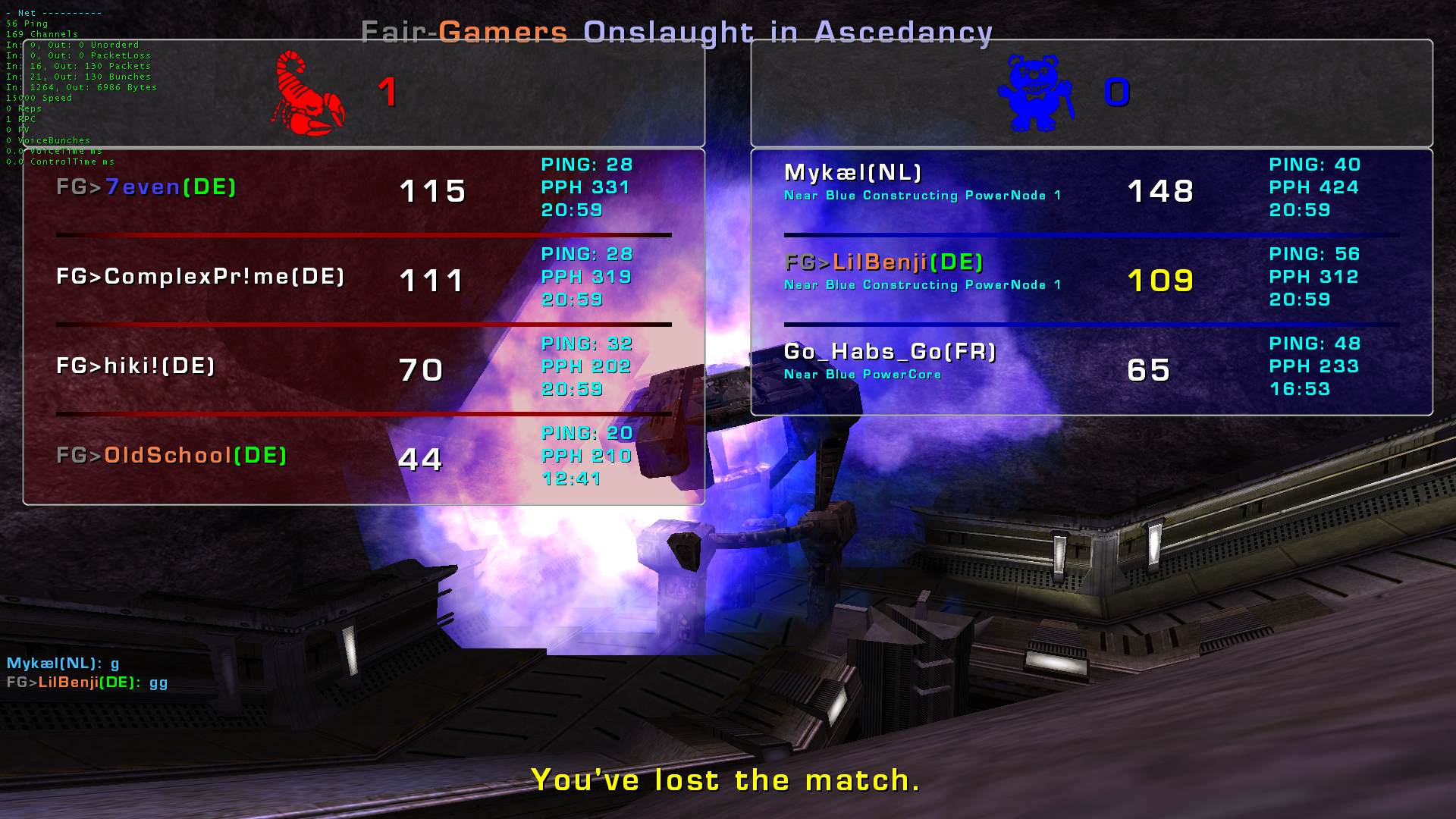Click the red scorpion team icon
The image size is (1456, 819).
pos(307,93)
